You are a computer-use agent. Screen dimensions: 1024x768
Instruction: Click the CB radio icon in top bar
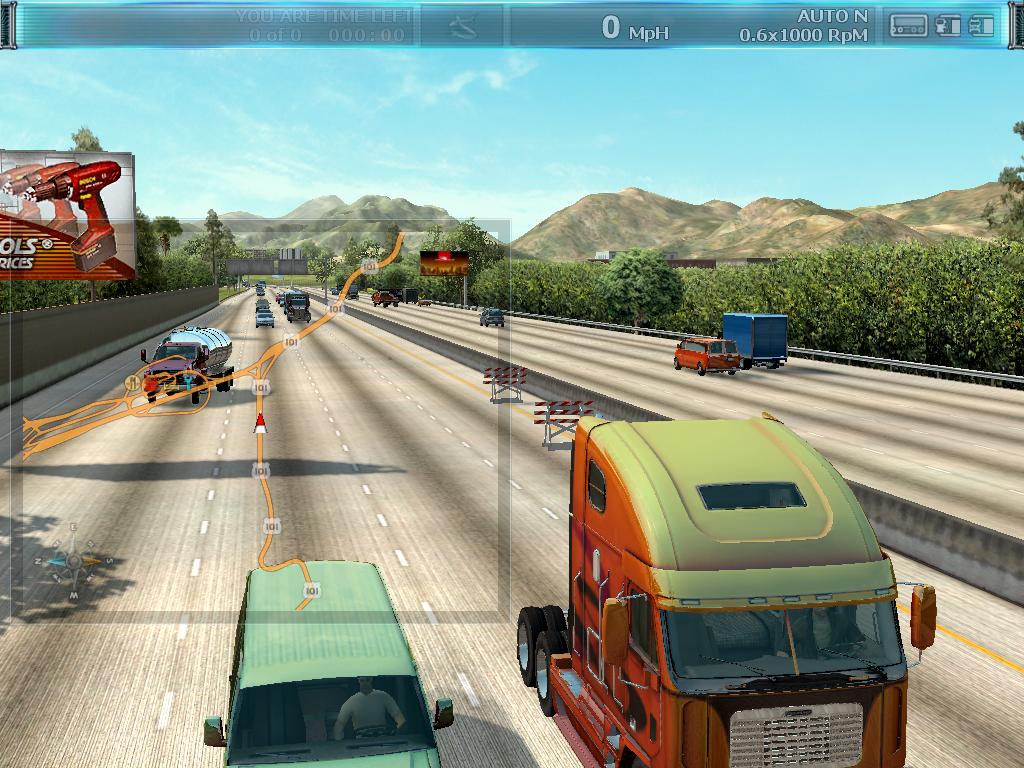click(x=909, y=26)
